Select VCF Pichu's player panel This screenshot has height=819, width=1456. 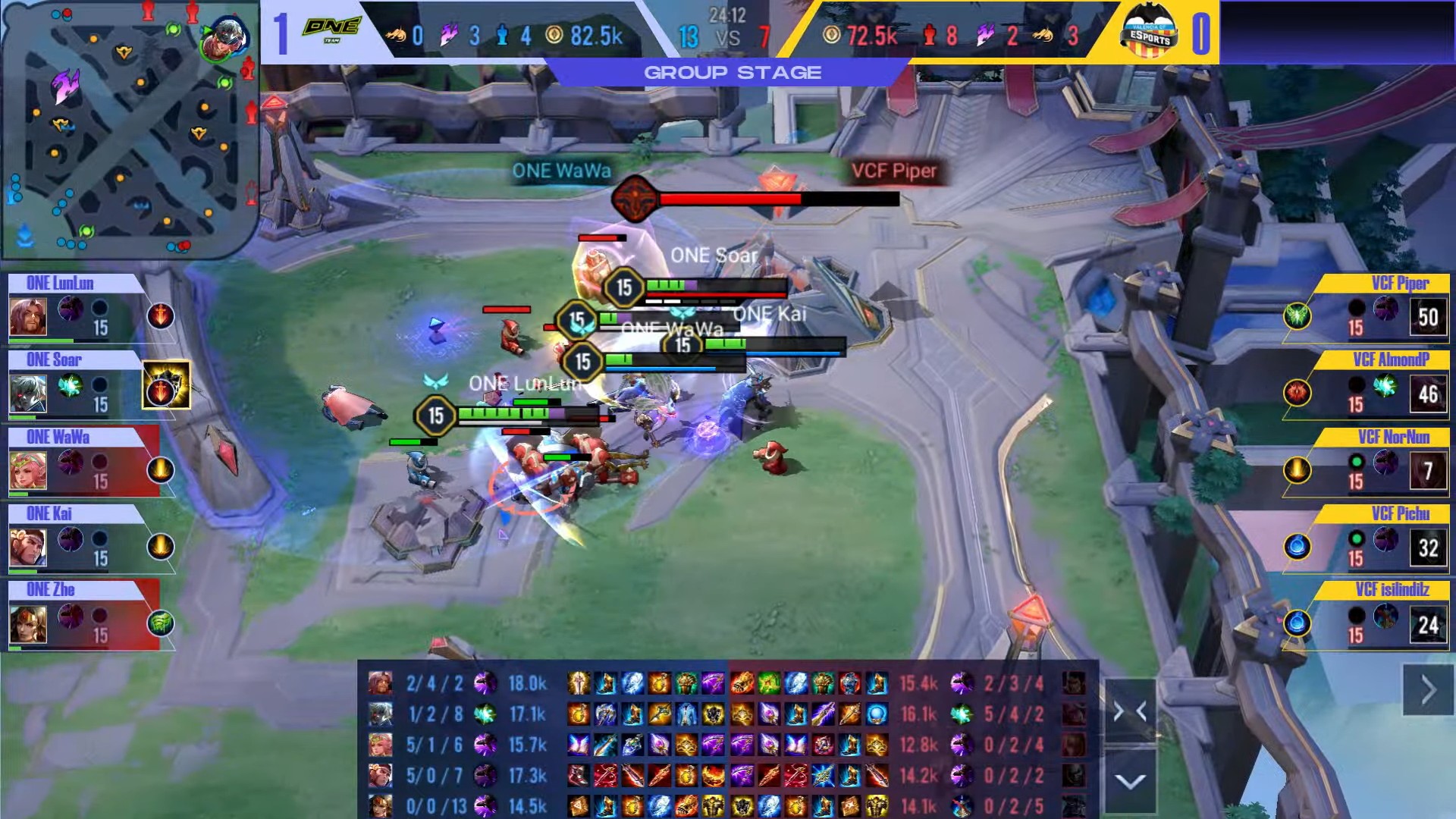point(1380,539)
